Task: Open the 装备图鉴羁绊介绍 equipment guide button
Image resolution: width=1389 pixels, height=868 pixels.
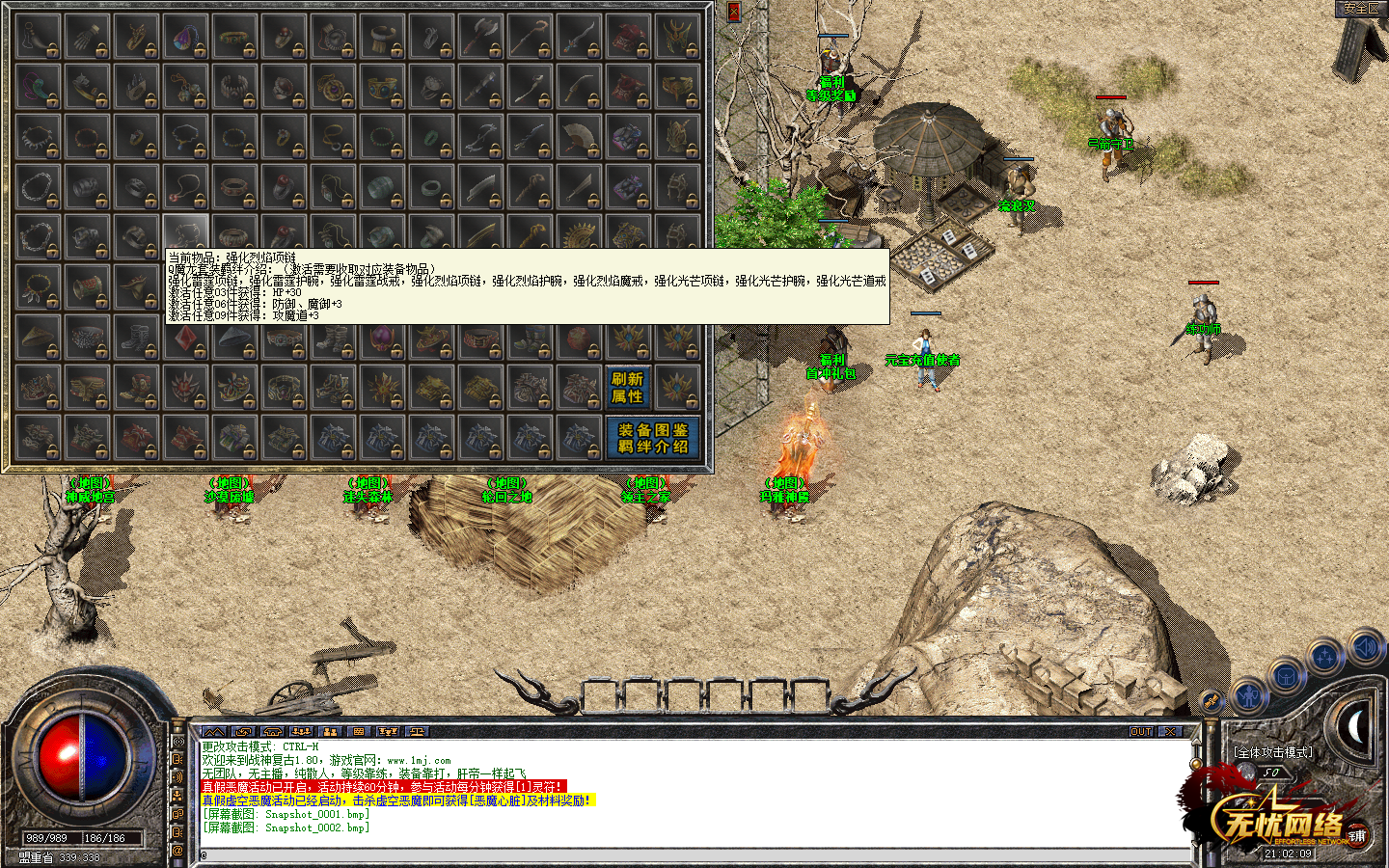Action: click(653, 438)
